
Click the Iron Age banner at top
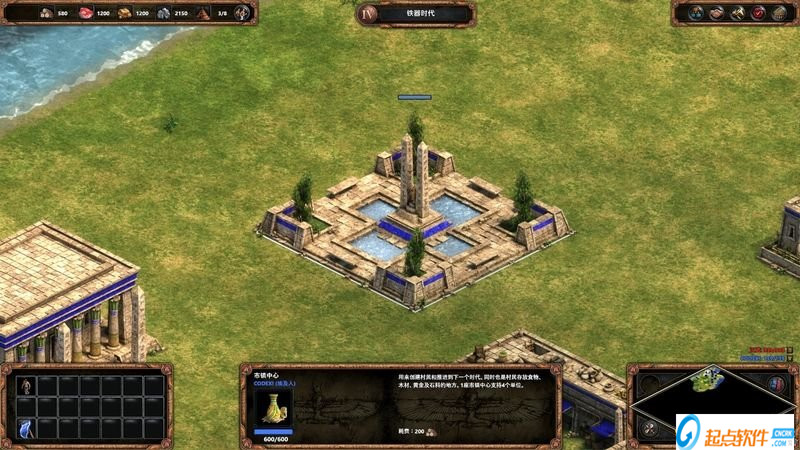click(x=417, y=13)
